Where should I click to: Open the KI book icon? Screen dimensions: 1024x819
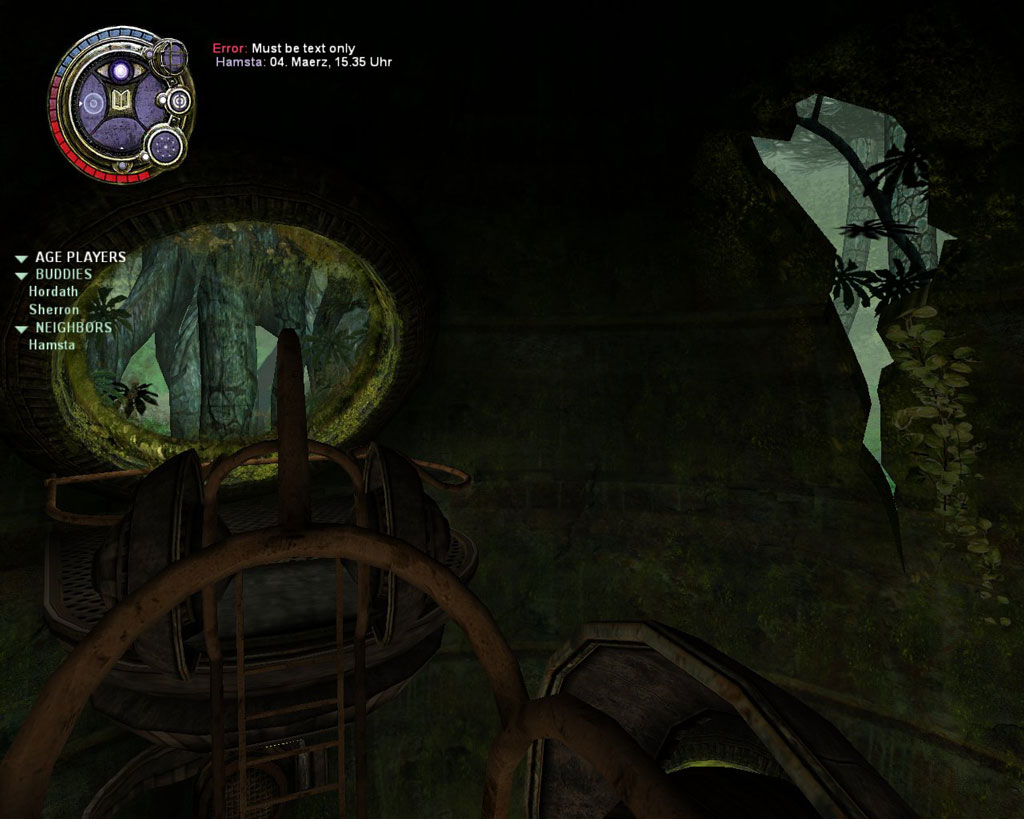point(123,101)
